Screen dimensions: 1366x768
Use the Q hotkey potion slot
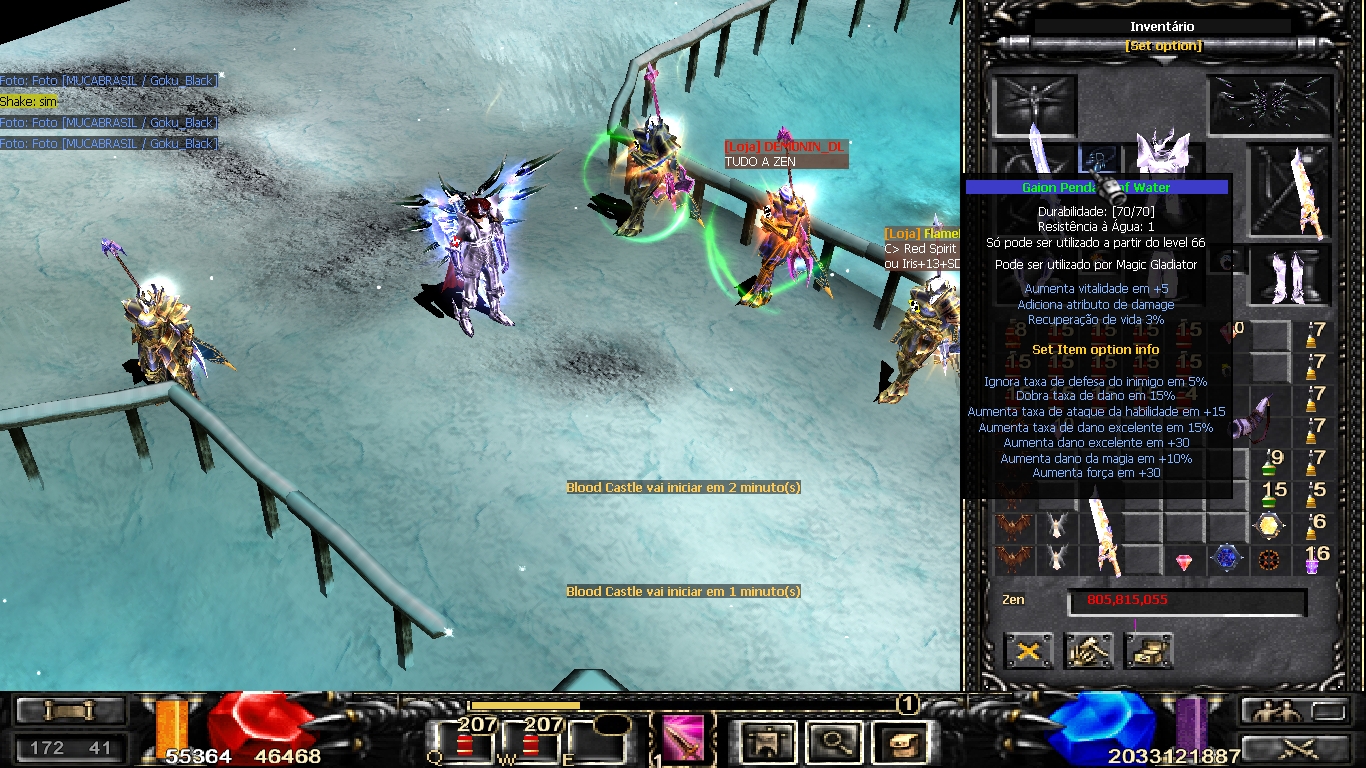click(x=466, y=745)
